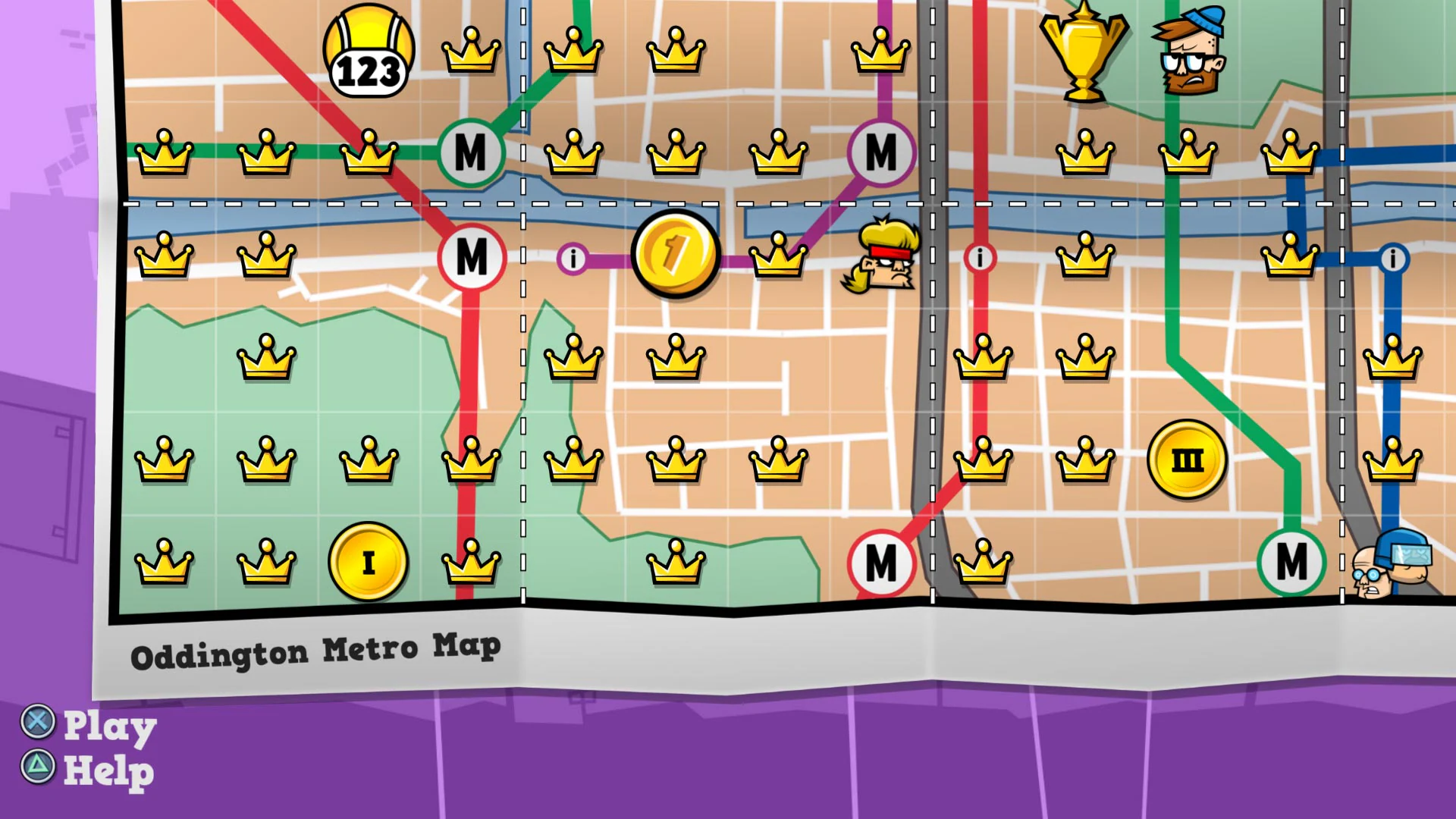Select the green M station at top left
This screenshot has height=819, width=1456.
(x=472, y=154)
